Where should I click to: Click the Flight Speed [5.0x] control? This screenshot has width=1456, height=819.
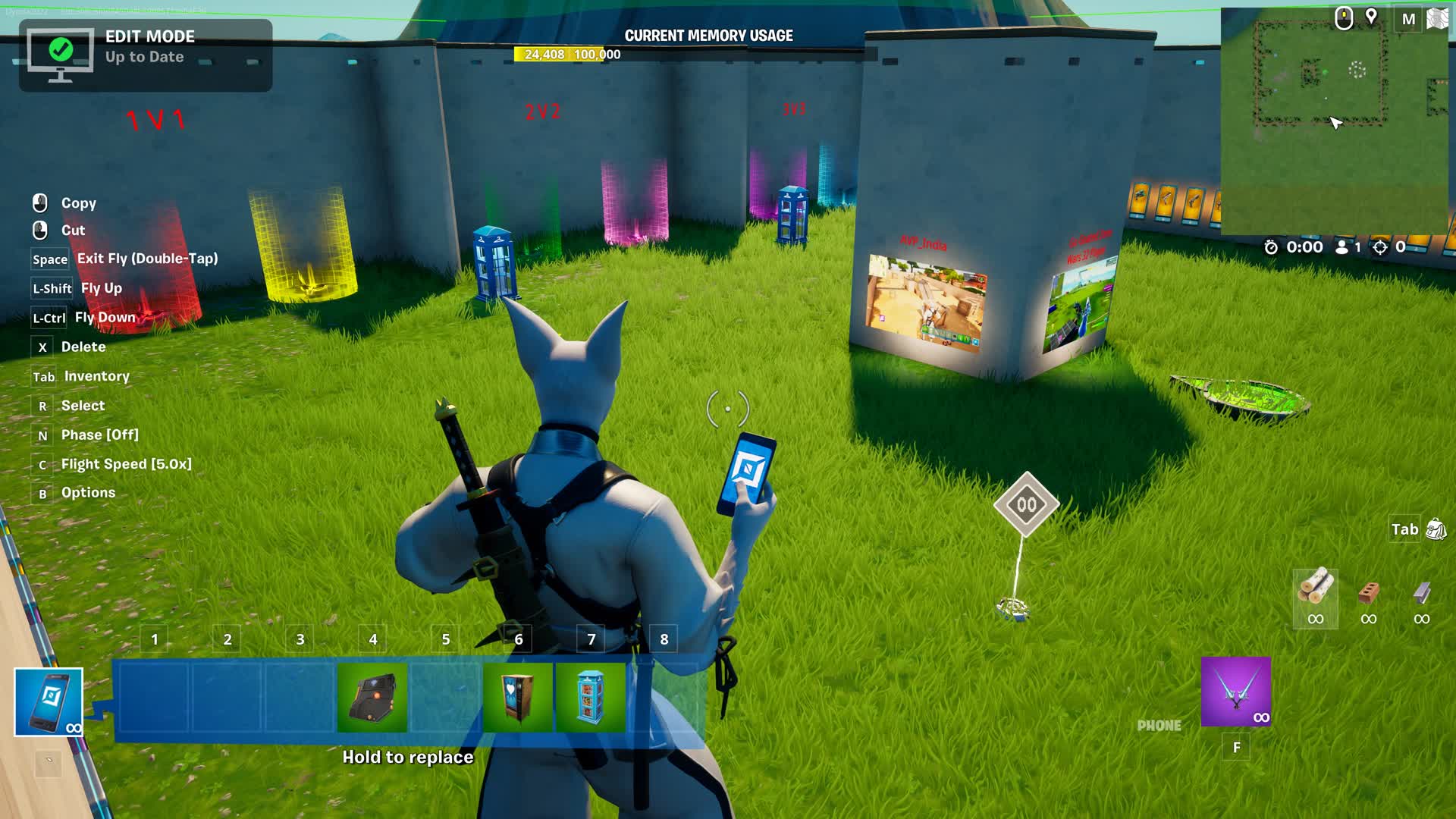(x=127, y=463)
